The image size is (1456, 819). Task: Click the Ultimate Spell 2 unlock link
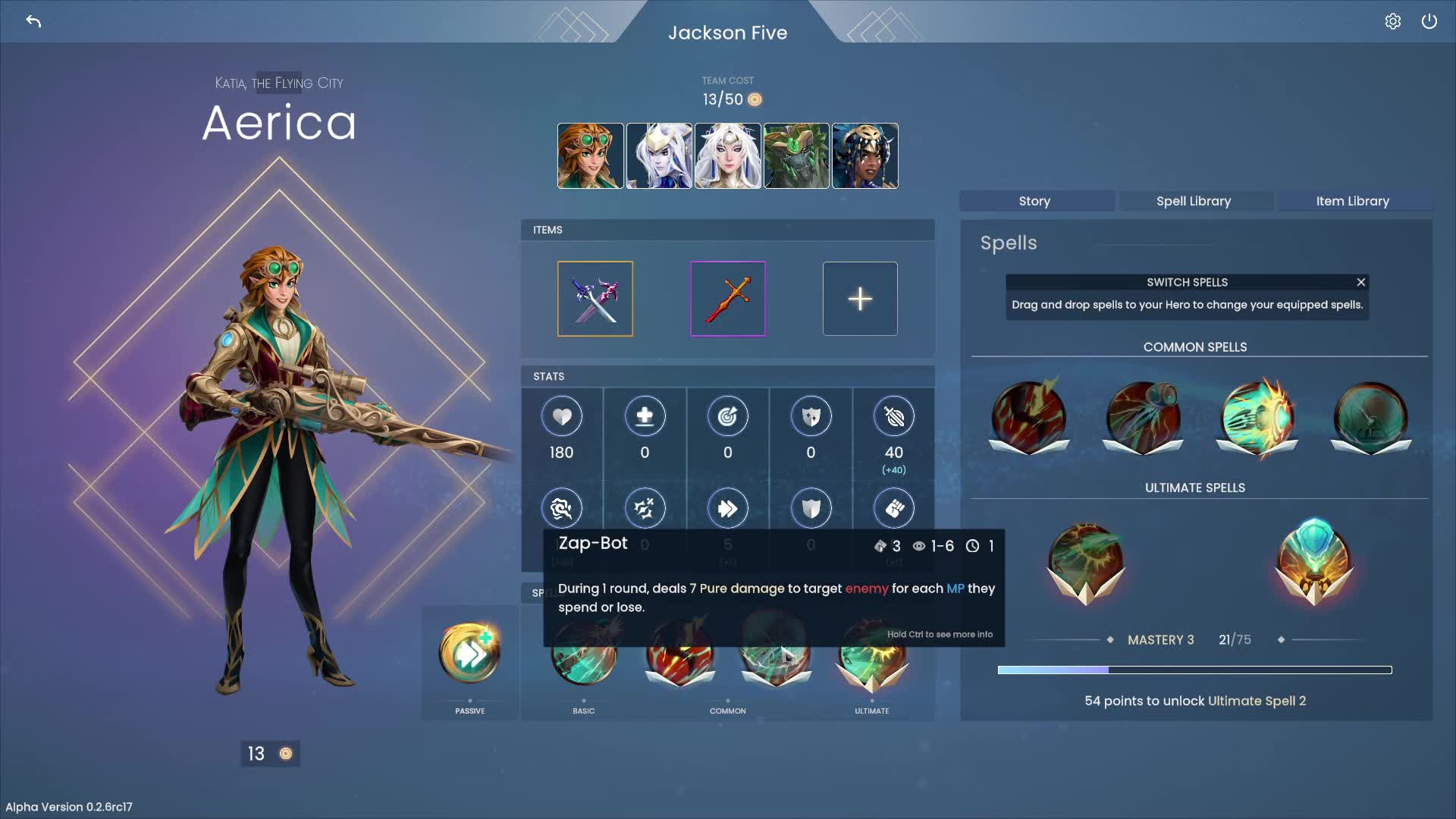[x=1255, y=701]
